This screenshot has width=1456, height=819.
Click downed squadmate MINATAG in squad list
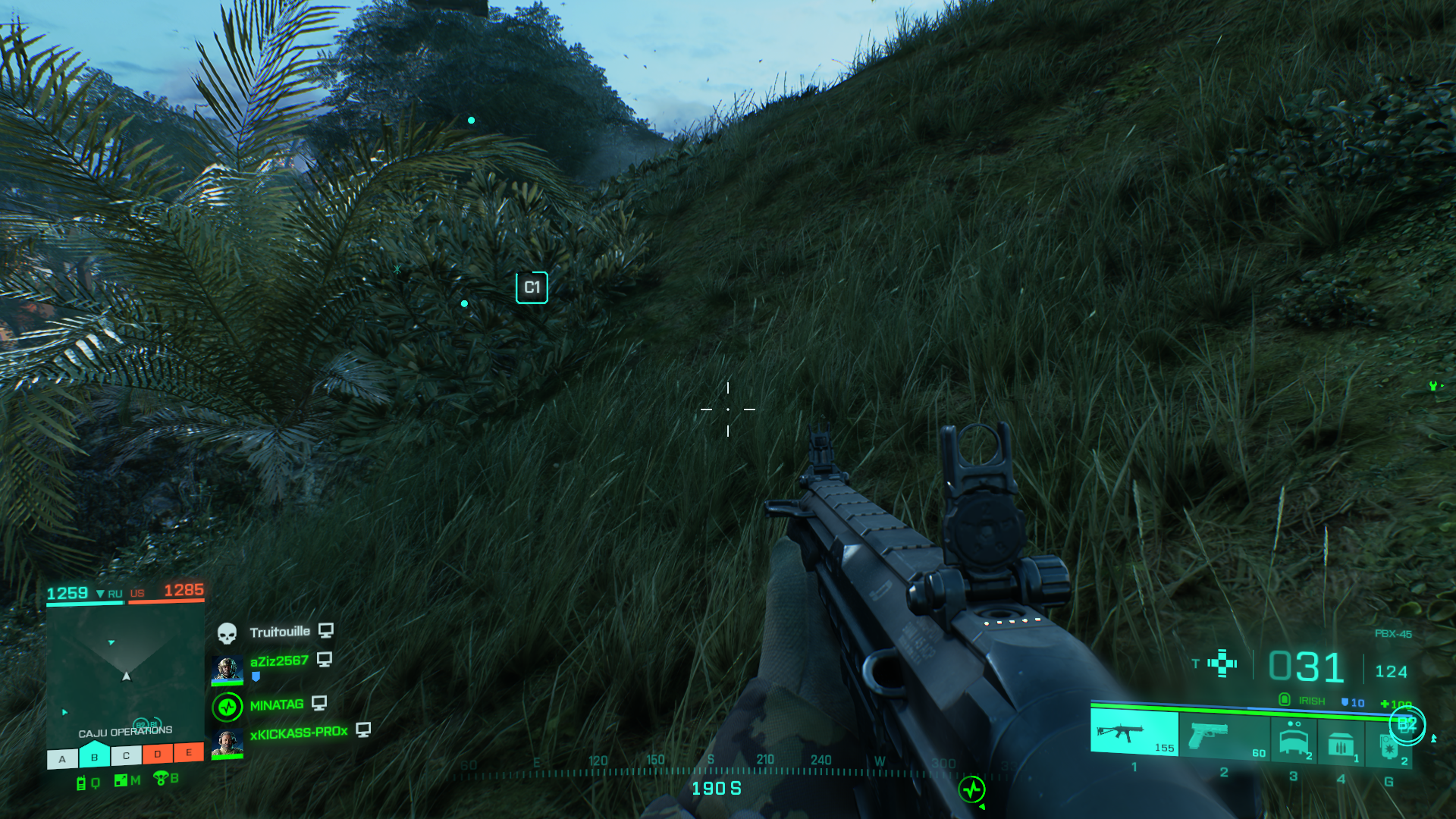pos(276,705)
